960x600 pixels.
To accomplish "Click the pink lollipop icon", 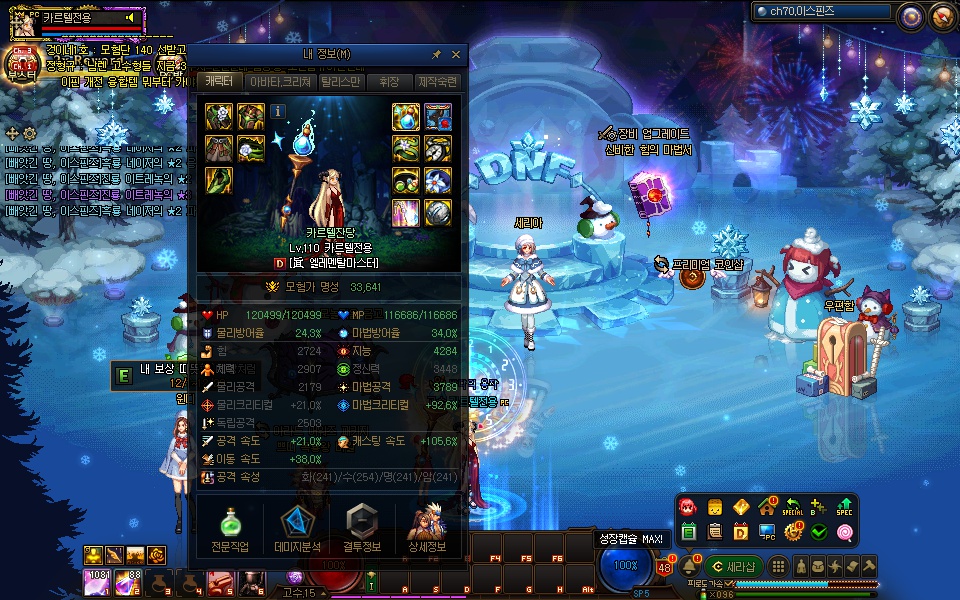I will point(845,532).
